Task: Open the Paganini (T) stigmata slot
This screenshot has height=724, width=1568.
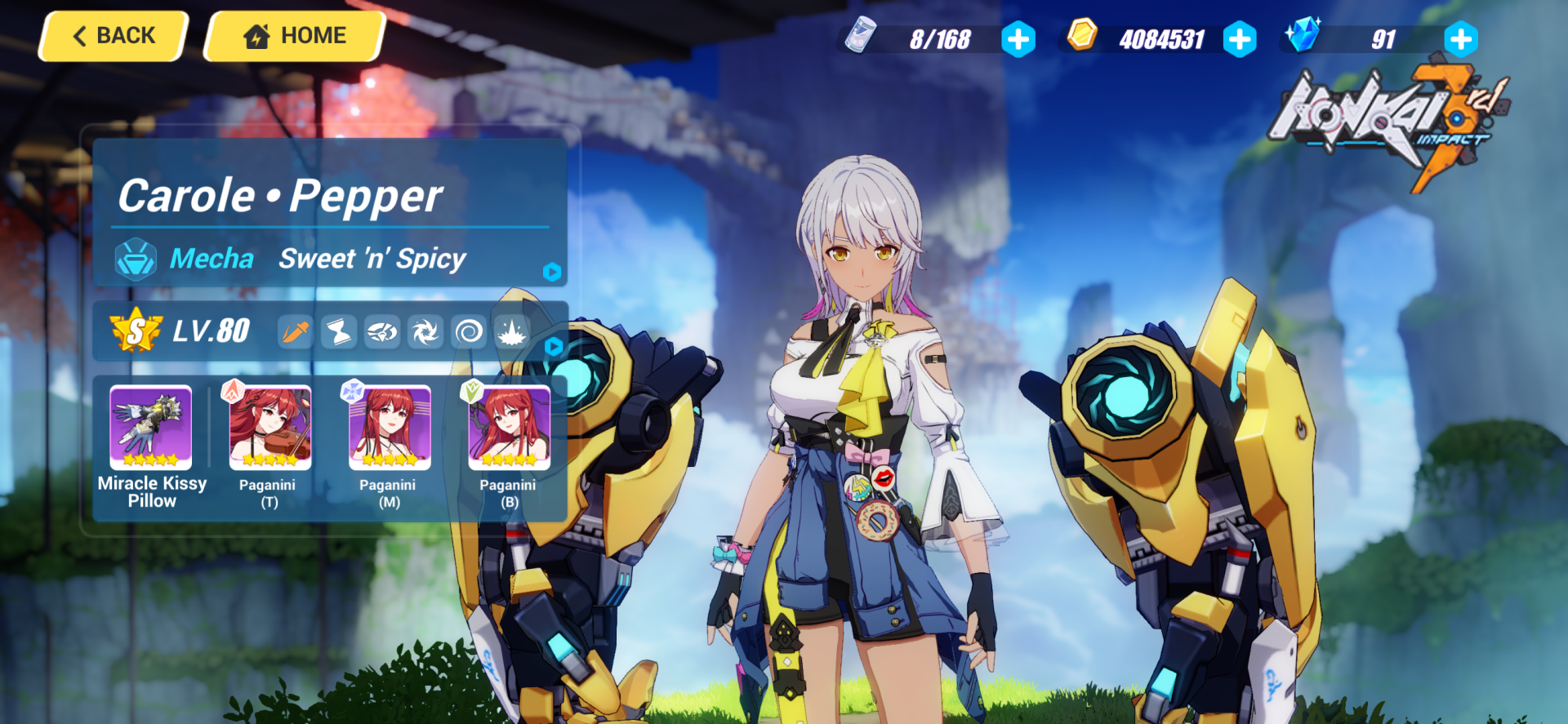Action: click(269, 429)
